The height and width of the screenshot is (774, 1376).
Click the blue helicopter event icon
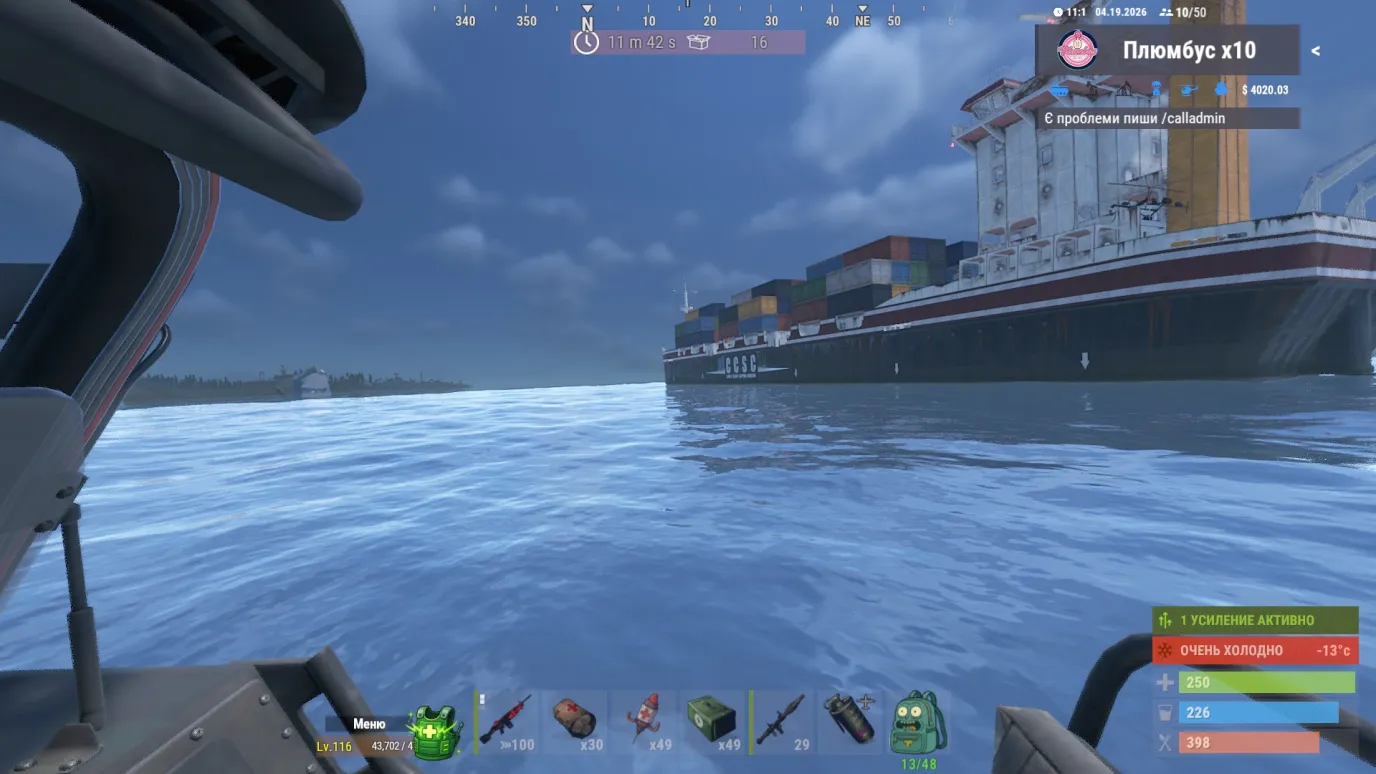coord(1188,90)
